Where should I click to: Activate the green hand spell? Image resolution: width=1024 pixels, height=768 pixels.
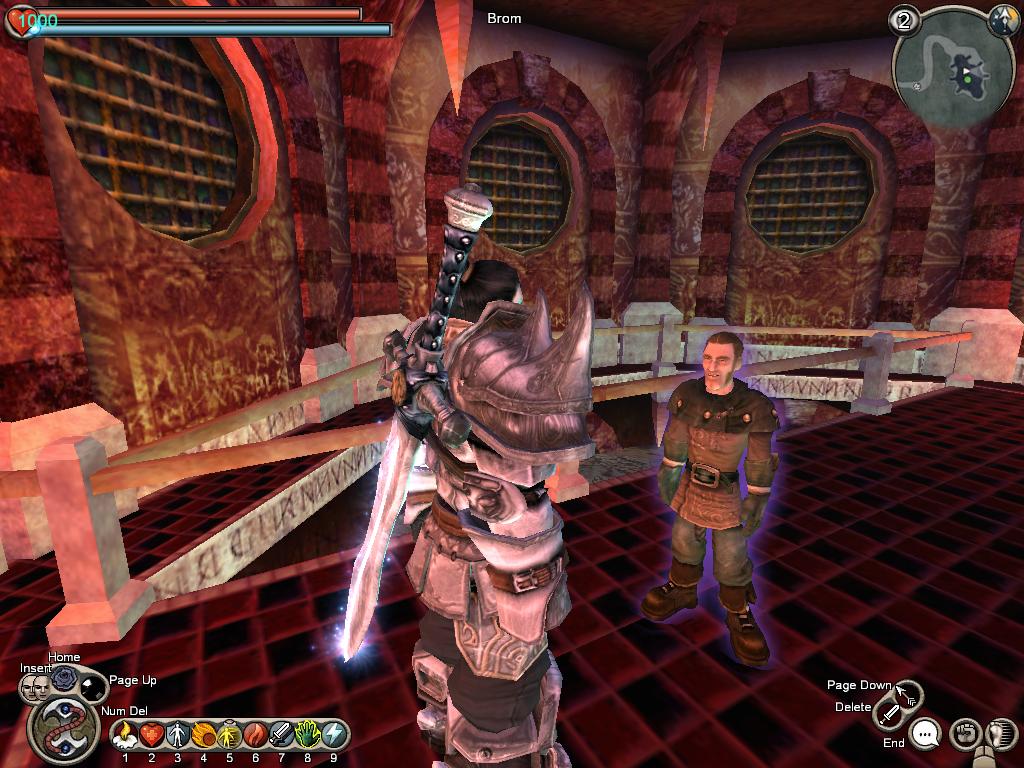[x=307, y=735]
